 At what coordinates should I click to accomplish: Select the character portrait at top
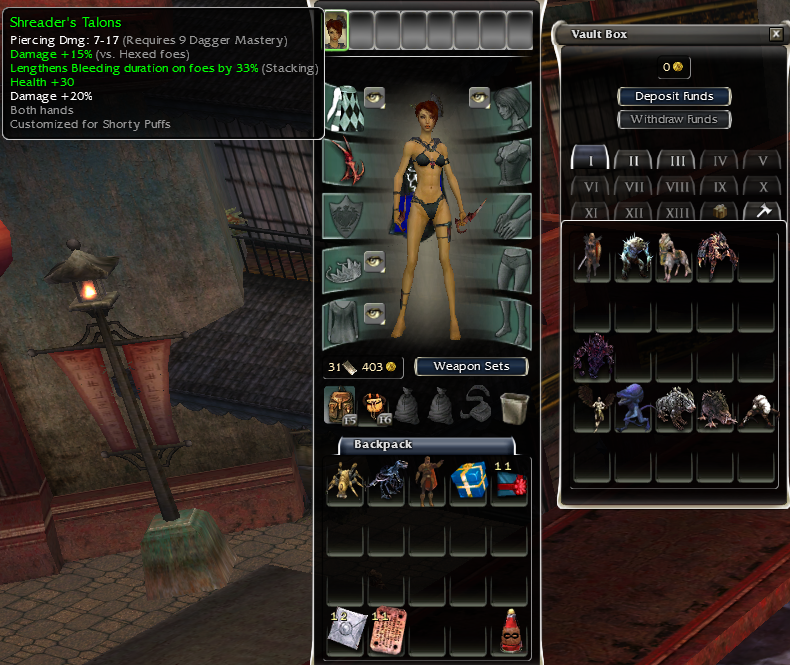[x=336, y=31]
